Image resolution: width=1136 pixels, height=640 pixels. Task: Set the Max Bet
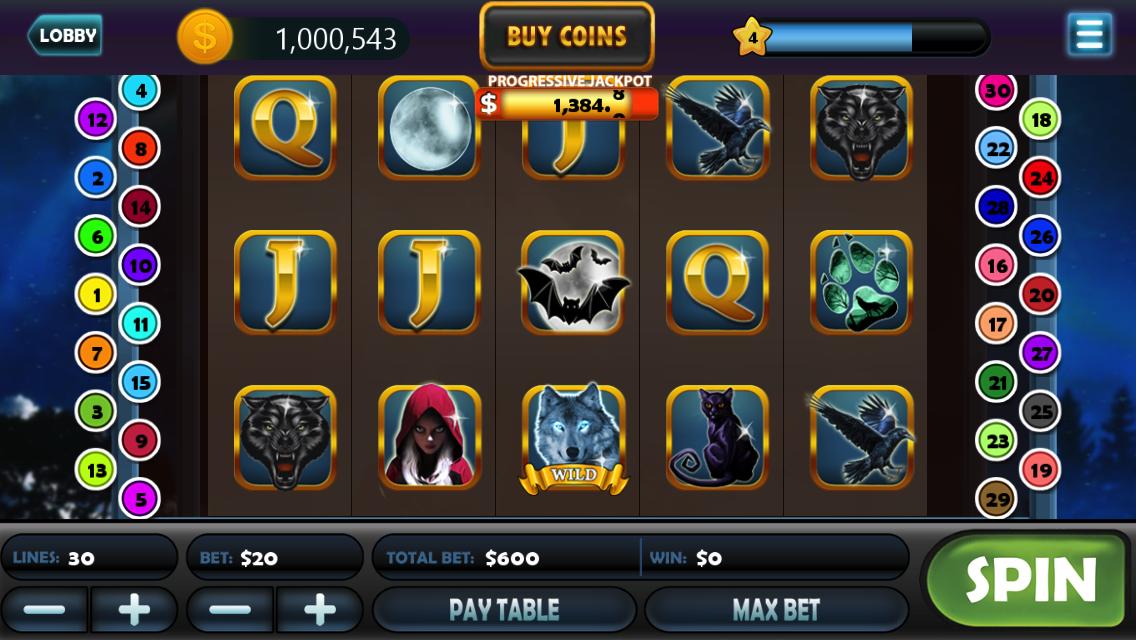pyautogui.click(x=776, y=609)
